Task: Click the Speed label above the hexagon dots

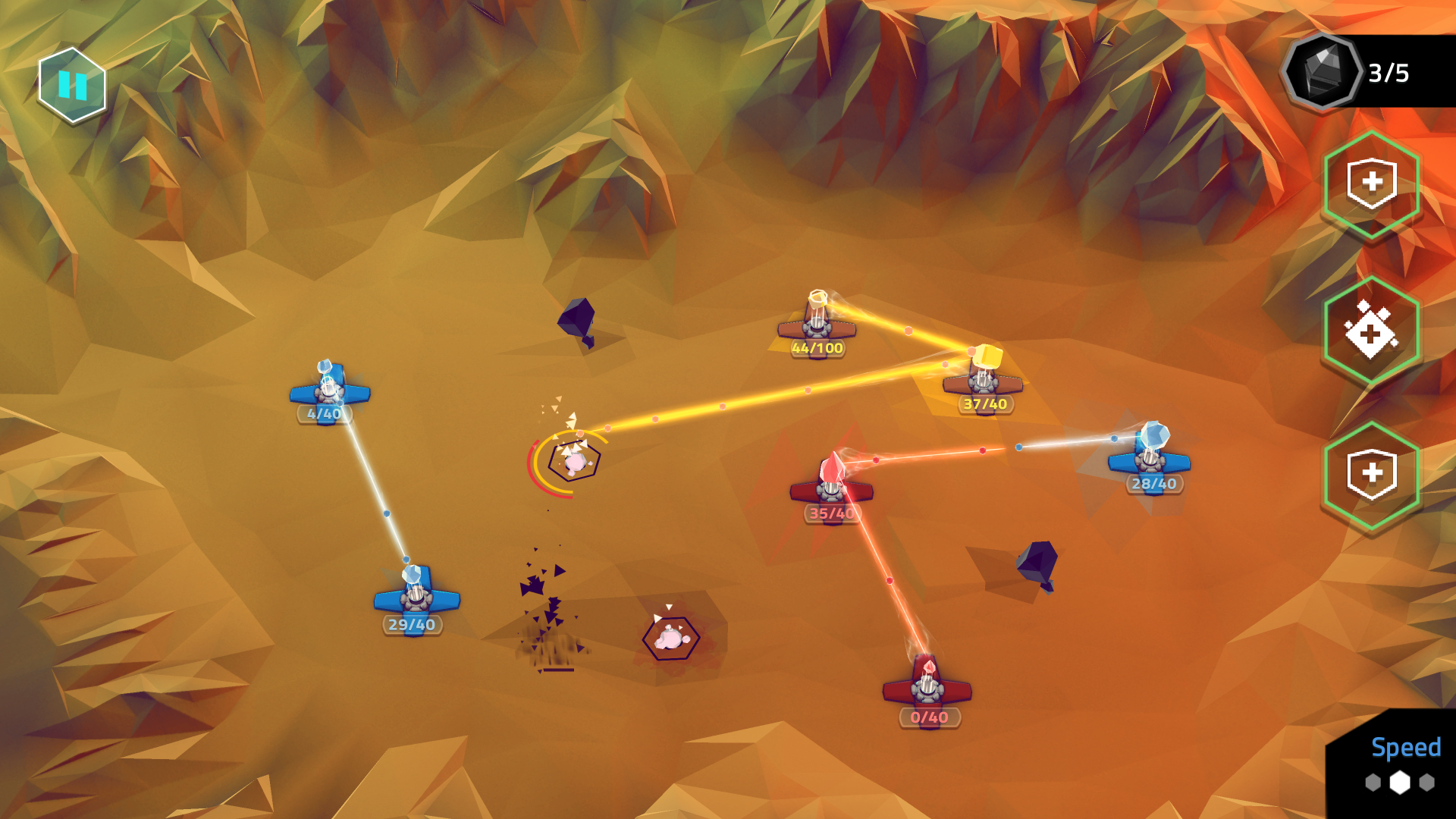Action: 1406,749
